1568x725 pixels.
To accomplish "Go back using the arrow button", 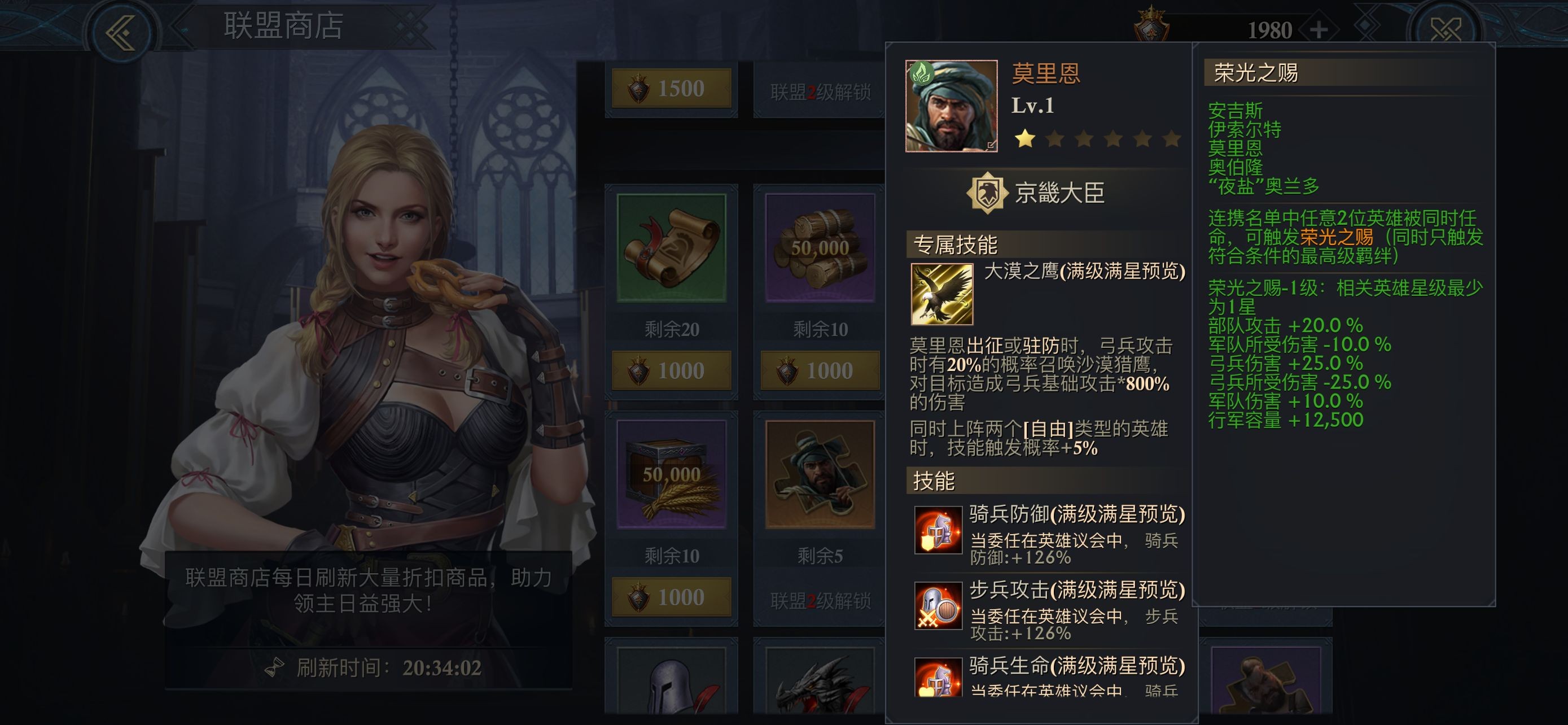I will (x=121, y=30).
